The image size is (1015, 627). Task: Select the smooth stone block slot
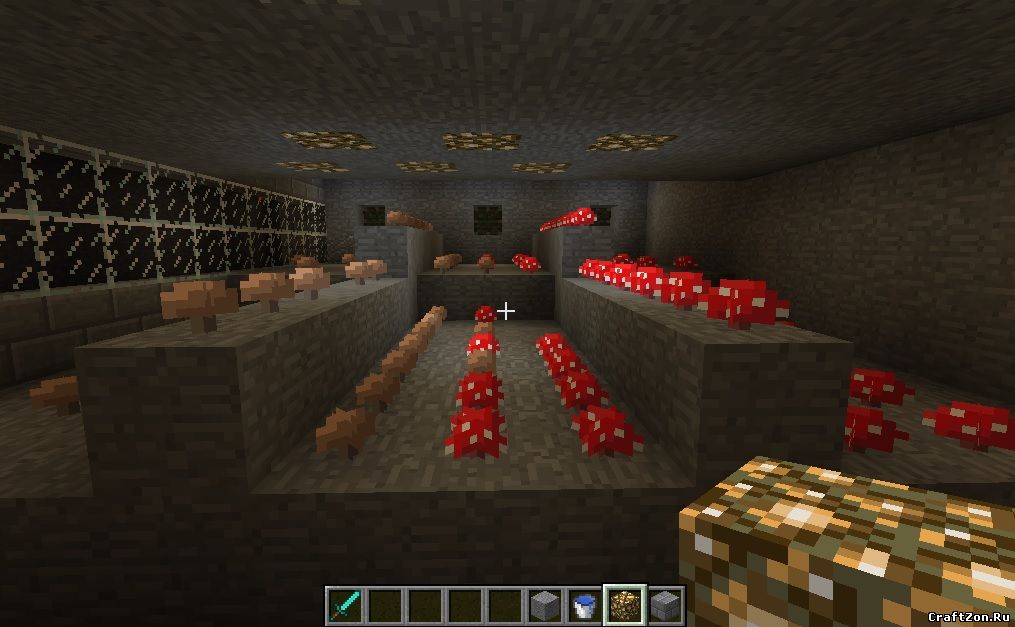545,605
